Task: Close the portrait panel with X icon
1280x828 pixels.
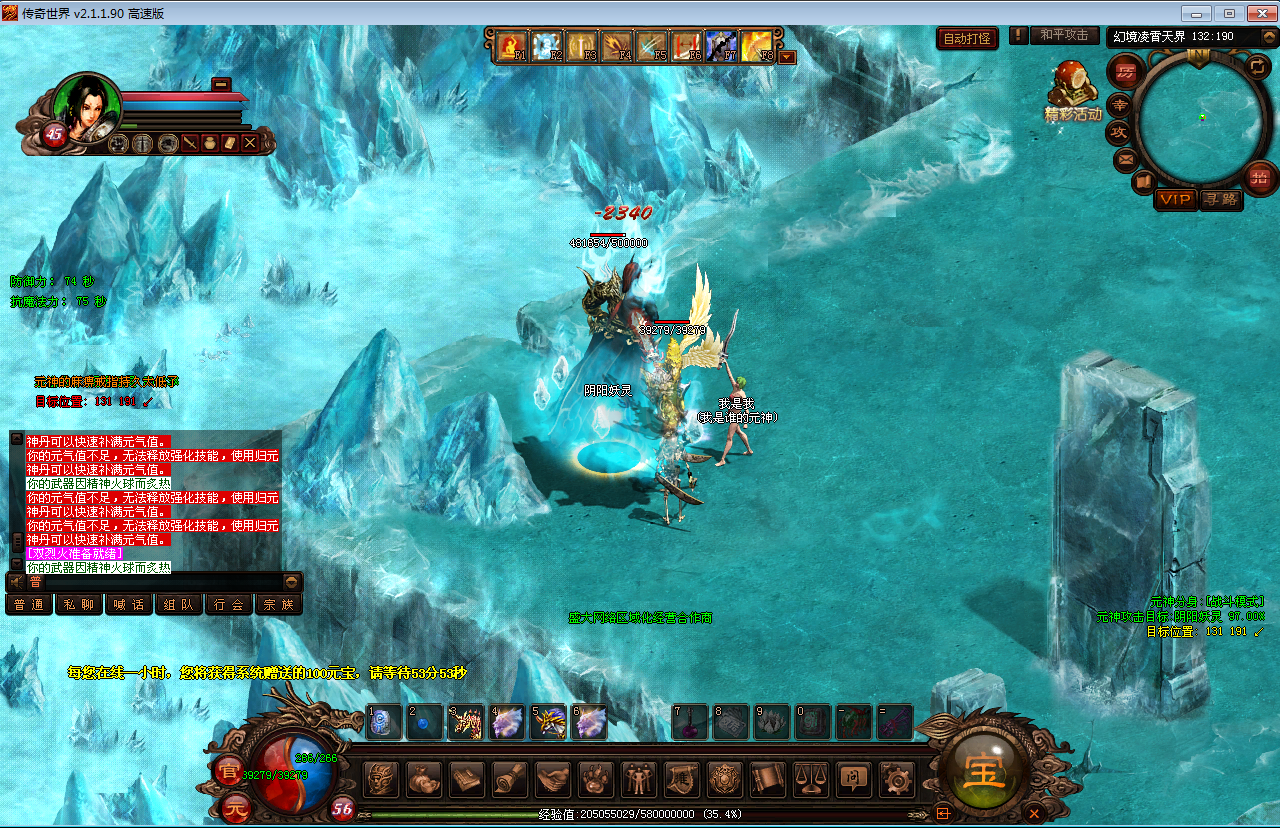Action: (250, 143)
